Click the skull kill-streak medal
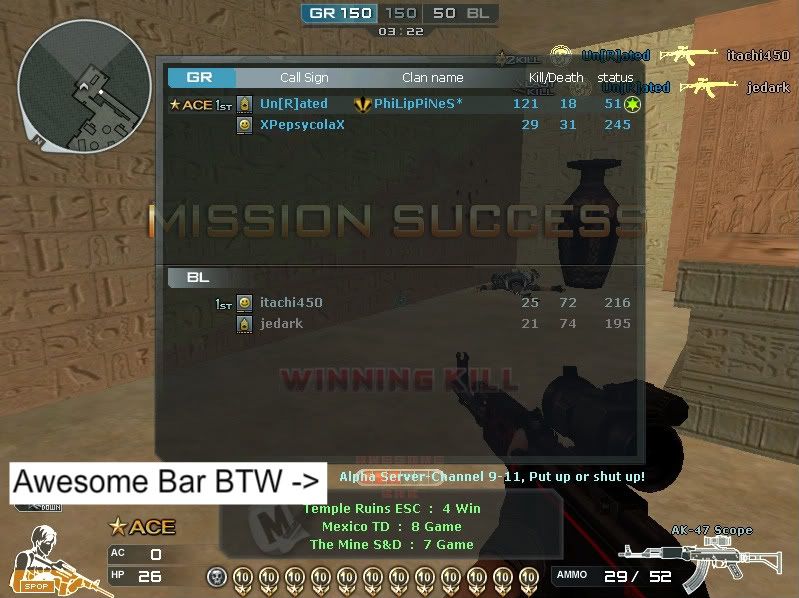The width and height of the screenshot is (799, 598). [x=216, y=576]
